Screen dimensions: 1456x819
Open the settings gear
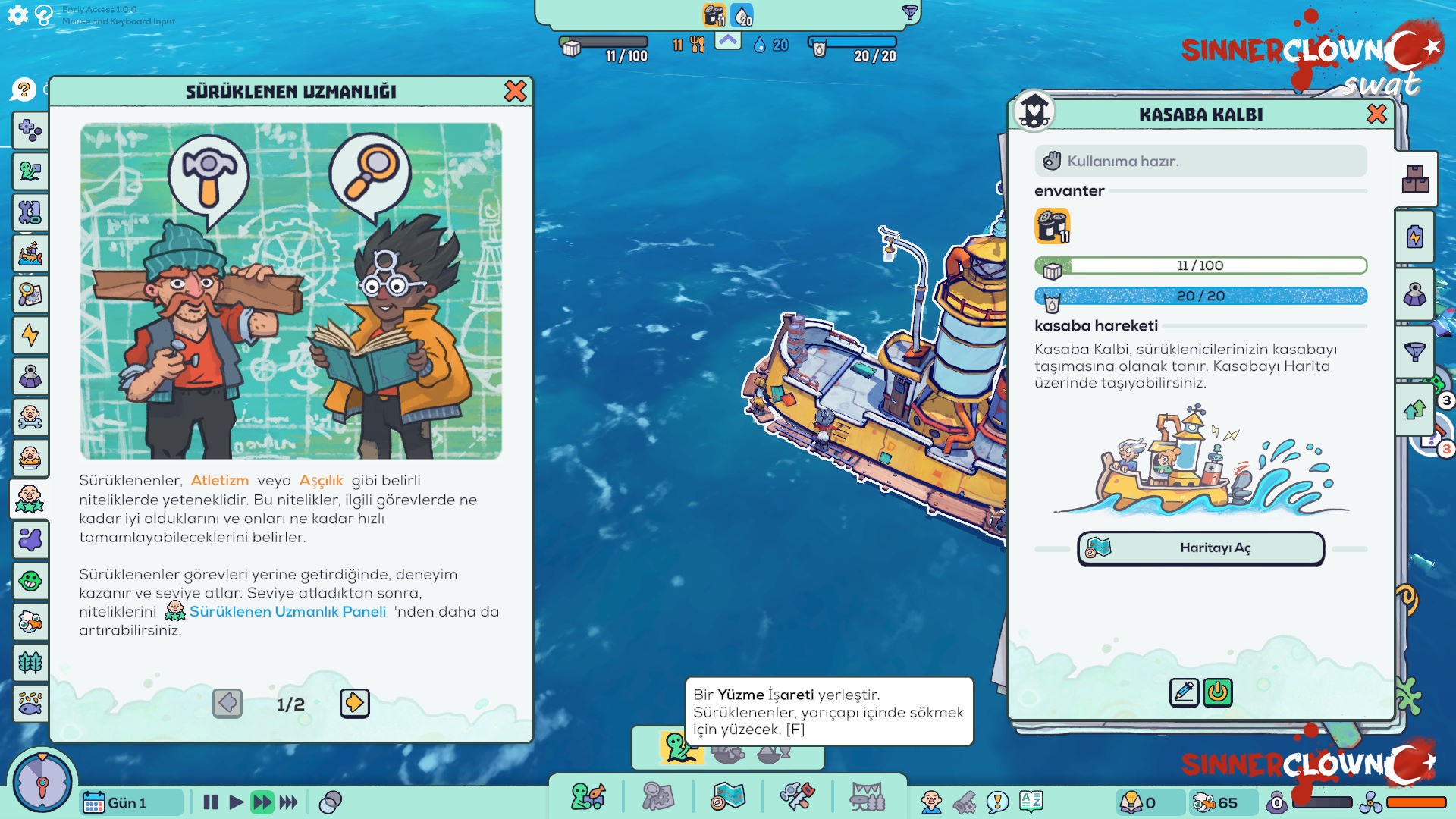17,15
